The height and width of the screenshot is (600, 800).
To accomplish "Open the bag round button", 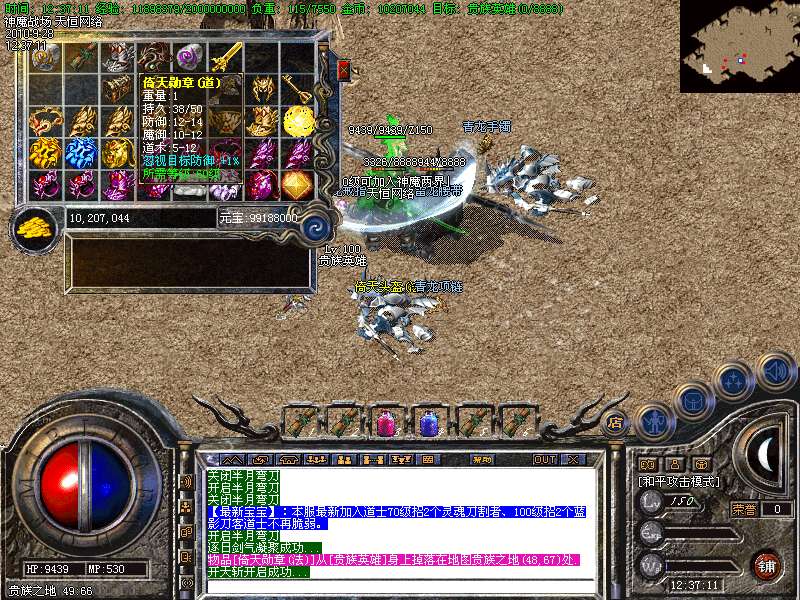I will pos(693,401).
